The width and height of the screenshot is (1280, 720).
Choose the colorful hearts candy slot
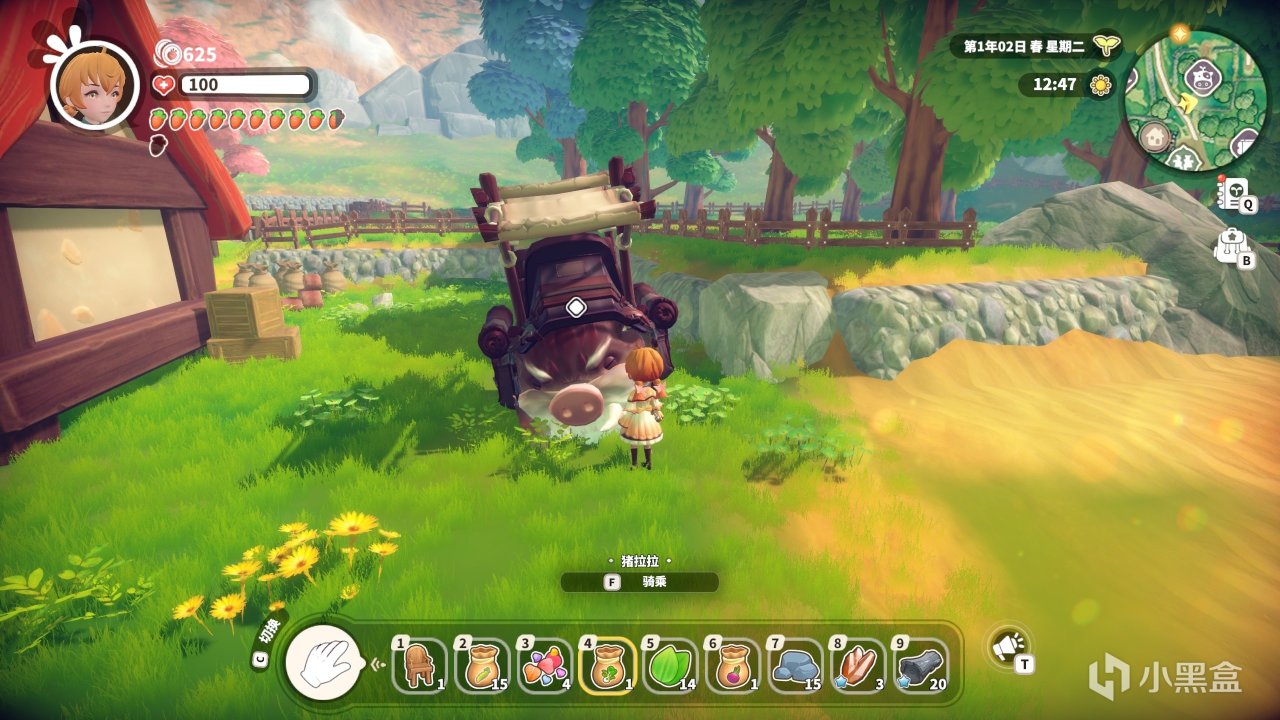(x=543, y=664)
